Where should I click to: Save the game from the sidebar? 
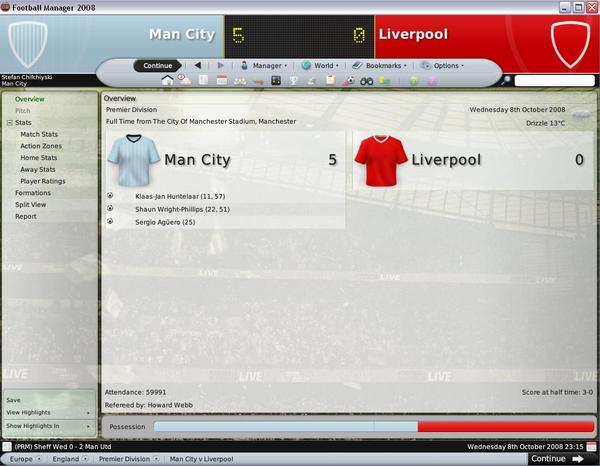[13, 400]
